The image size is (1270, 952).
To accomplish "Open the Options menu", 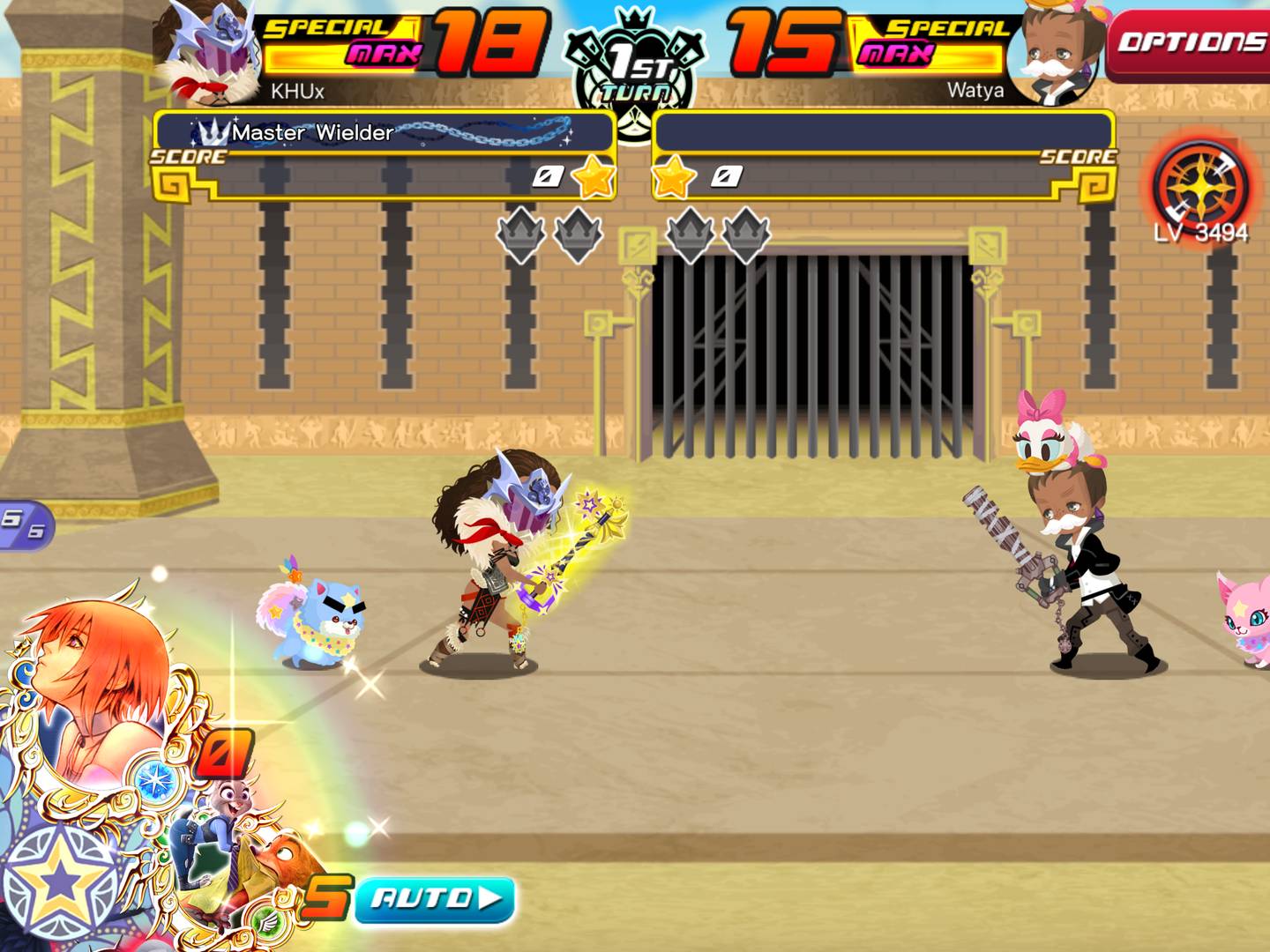I will click(1189, 42).
